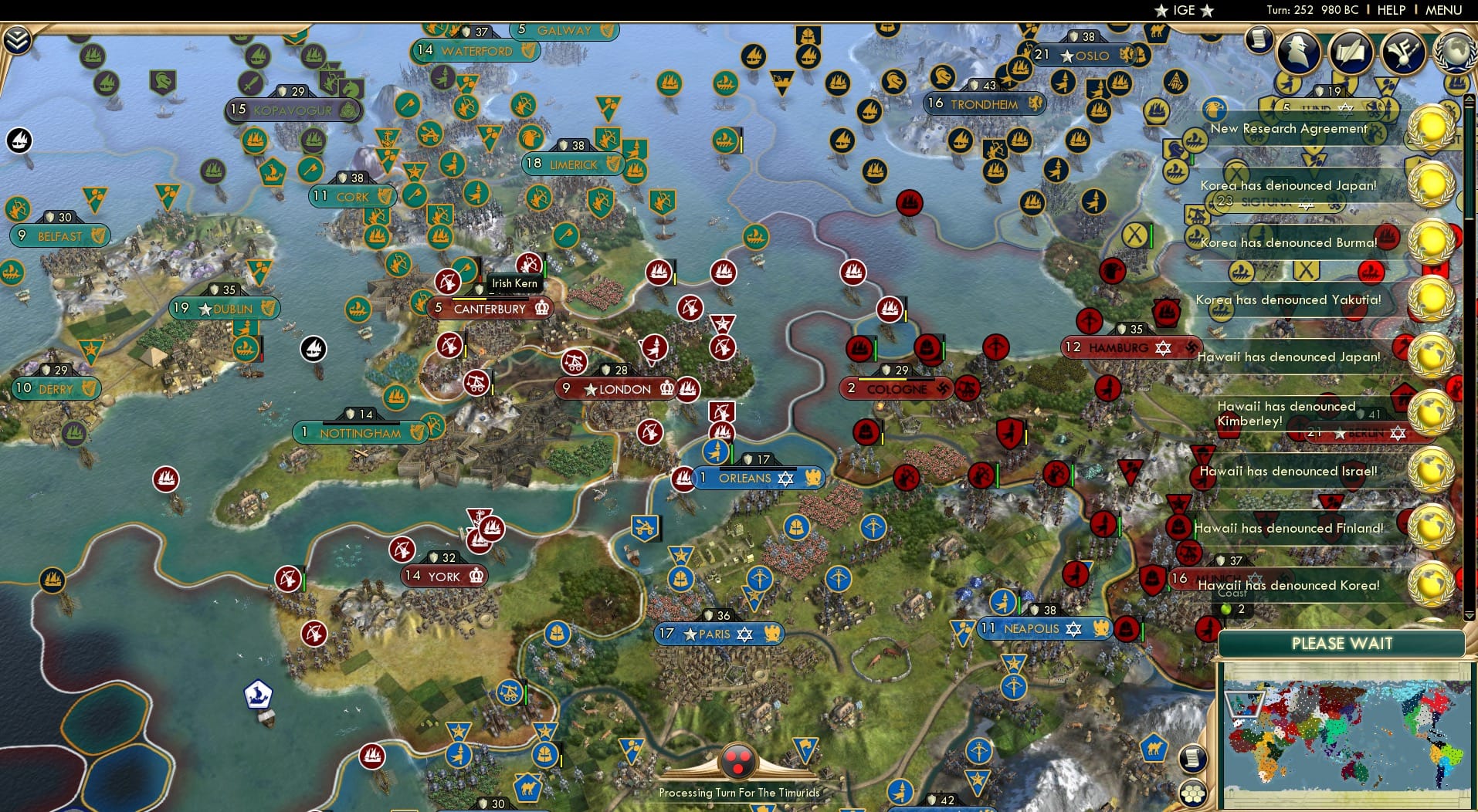Screen dimensions: 1478x812
Task: Open the espionage spy overview icon
Action: click(1300, 52)
